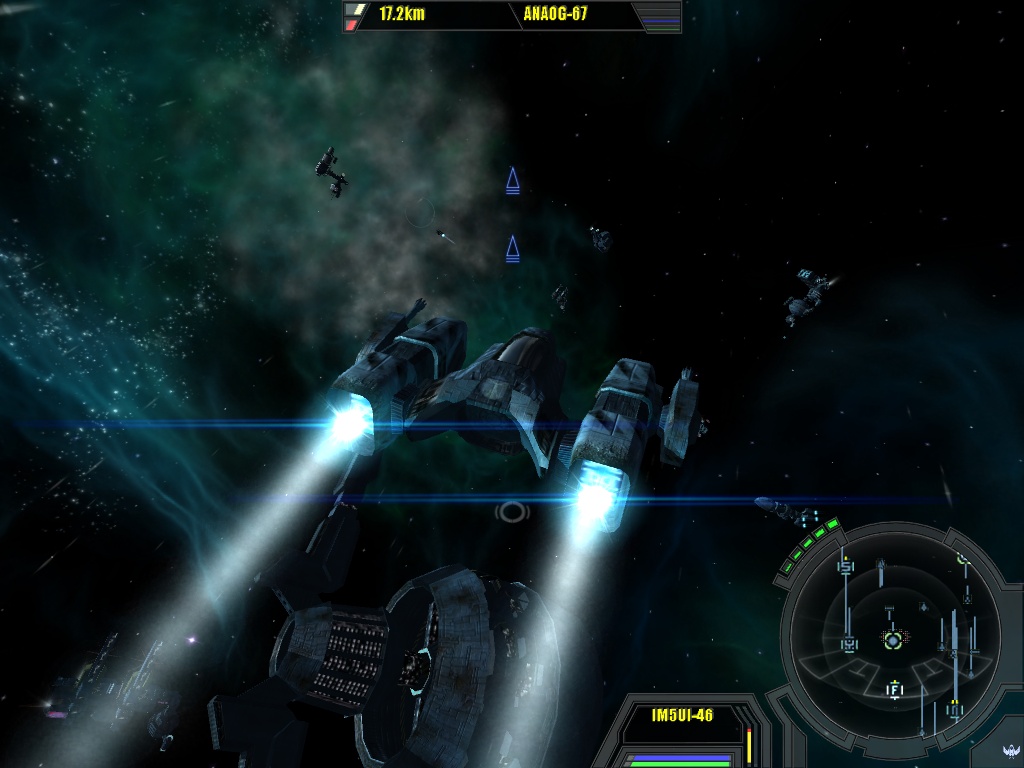Click the red indicator beside target distance
The width and height of the screenshot is (1024, 768).
tap(352, 24)
